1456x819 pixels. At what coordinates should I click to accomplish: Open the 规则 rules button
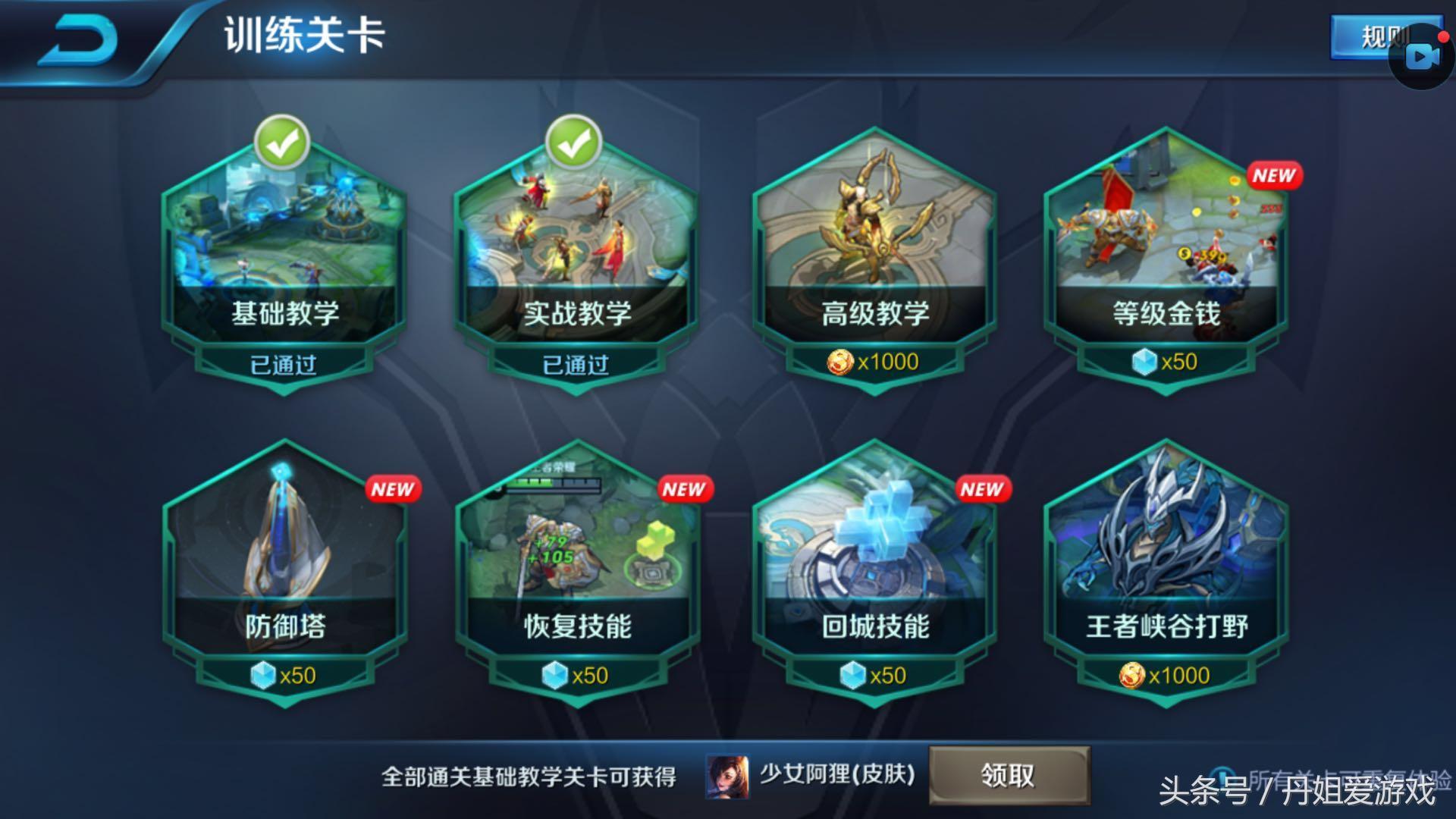click(x=1365, y=36)
